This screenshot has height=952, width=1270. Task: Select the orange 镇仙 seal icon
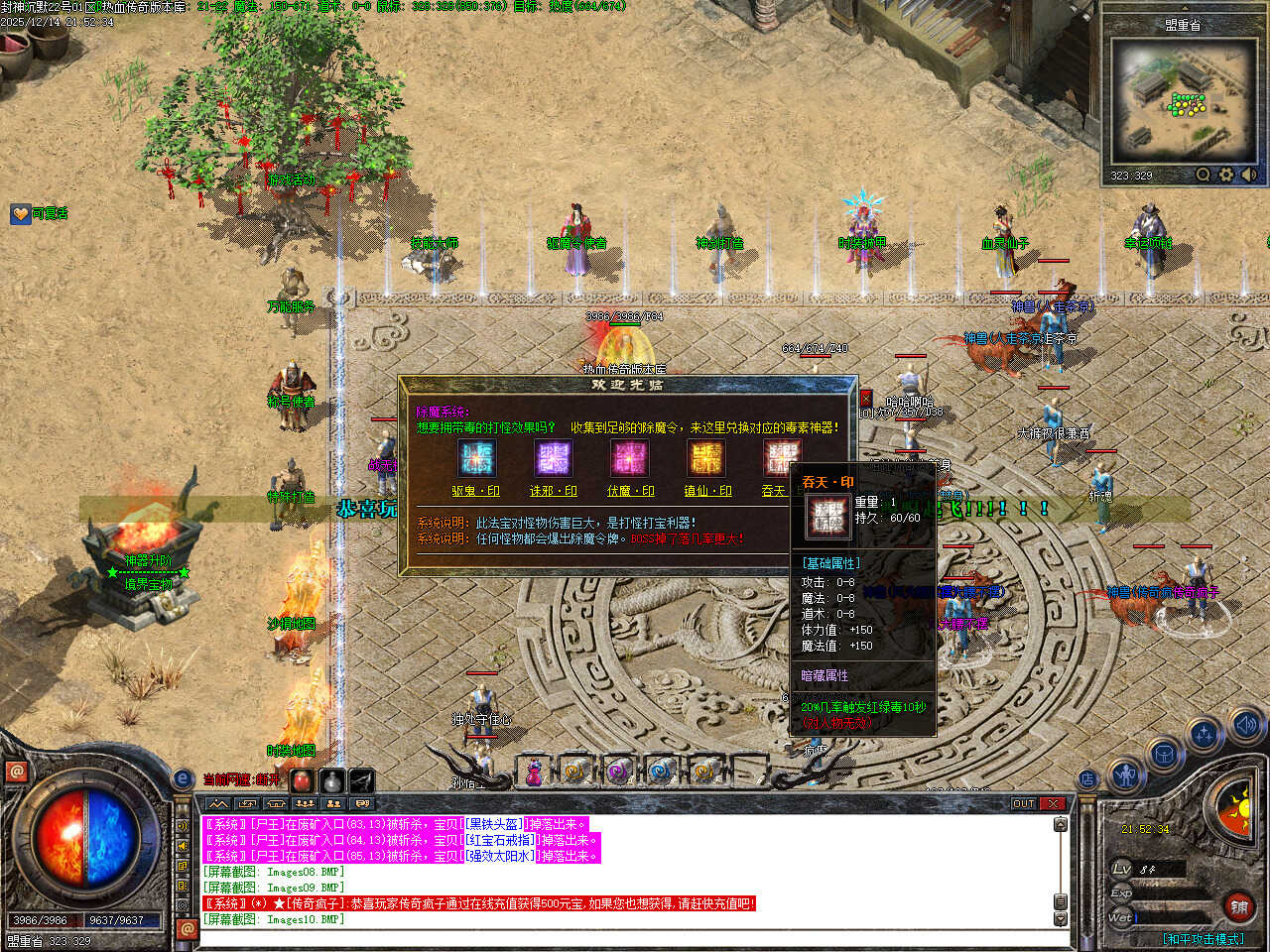pyautogui.click(x=705, y=459)
